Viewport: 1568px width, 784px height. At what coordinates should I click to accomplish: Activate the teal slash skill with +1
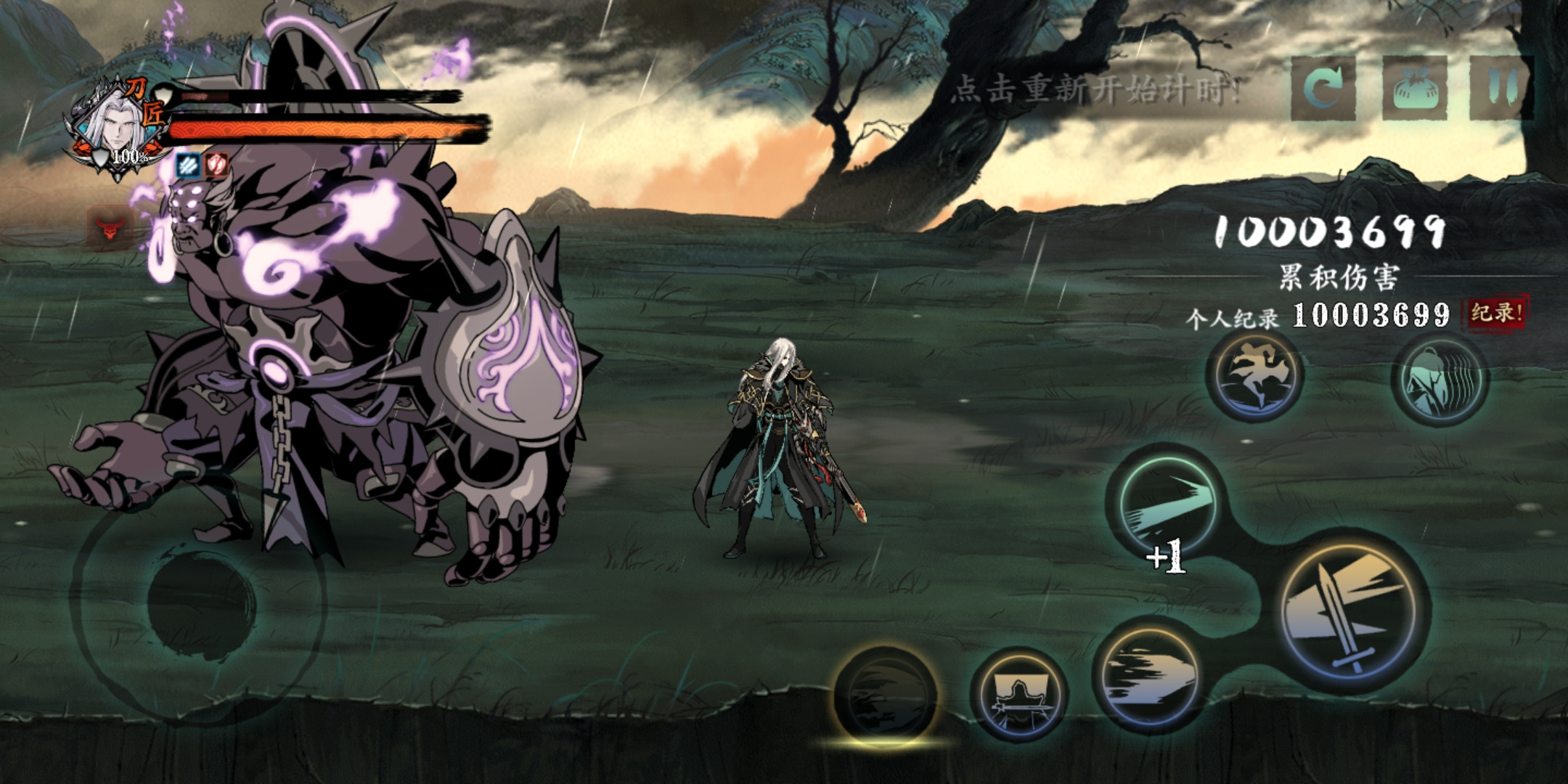pos(1167,505)
